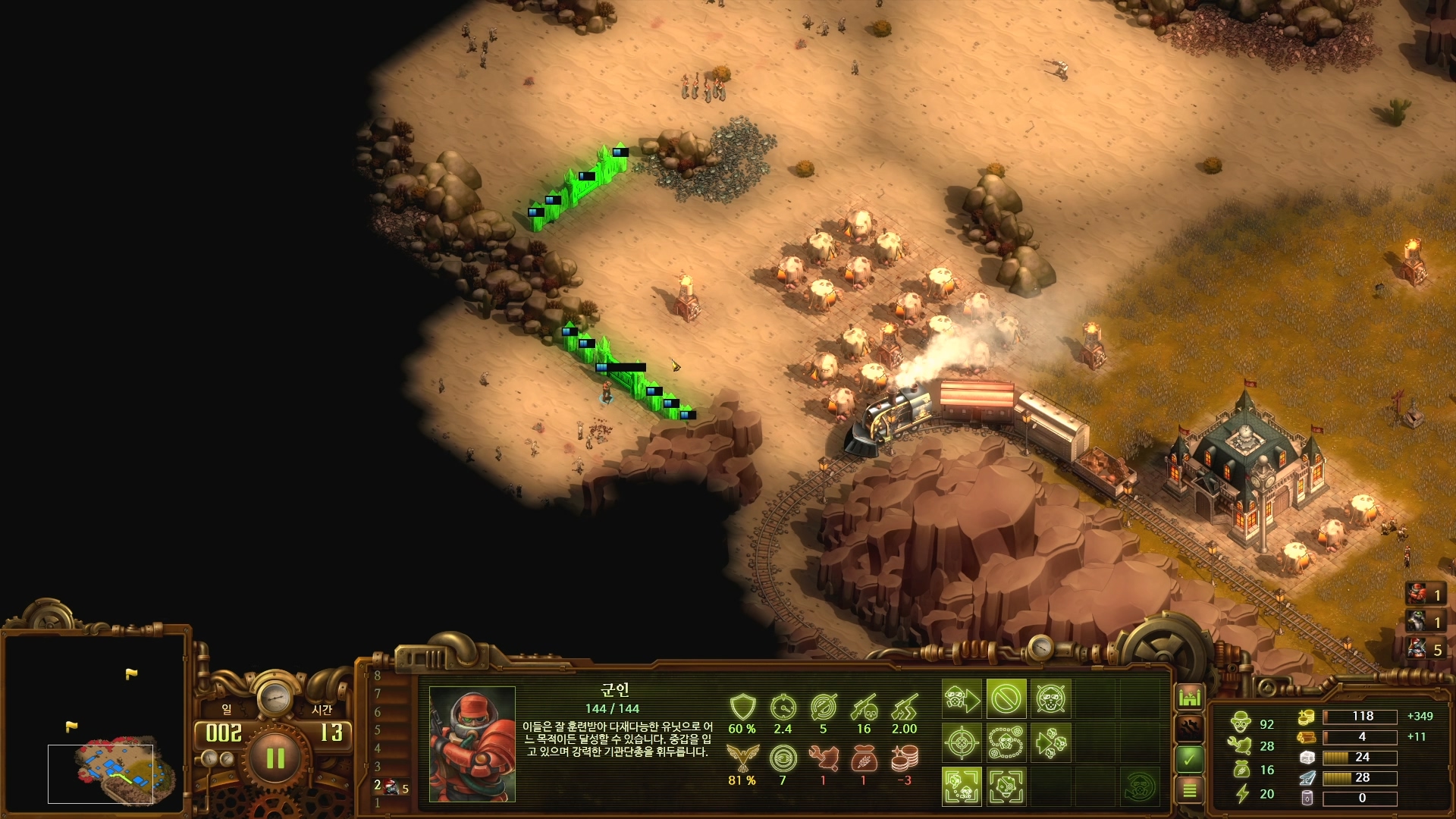Activate the move command icon
Viewport: 1456px width, 819px height.
click(962, 698)
